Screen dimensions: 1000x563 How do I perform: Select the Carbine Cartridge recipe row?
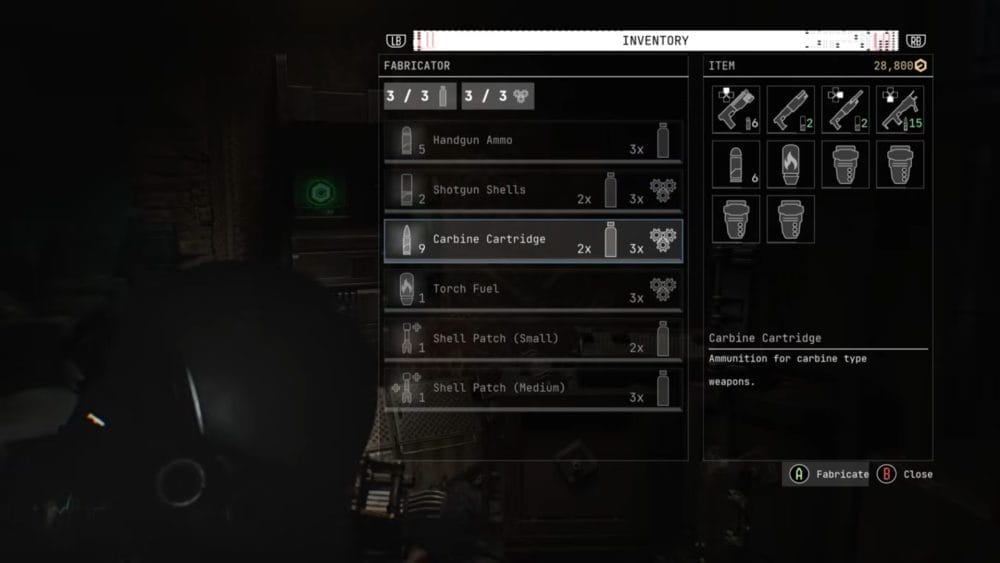[533, 240]
